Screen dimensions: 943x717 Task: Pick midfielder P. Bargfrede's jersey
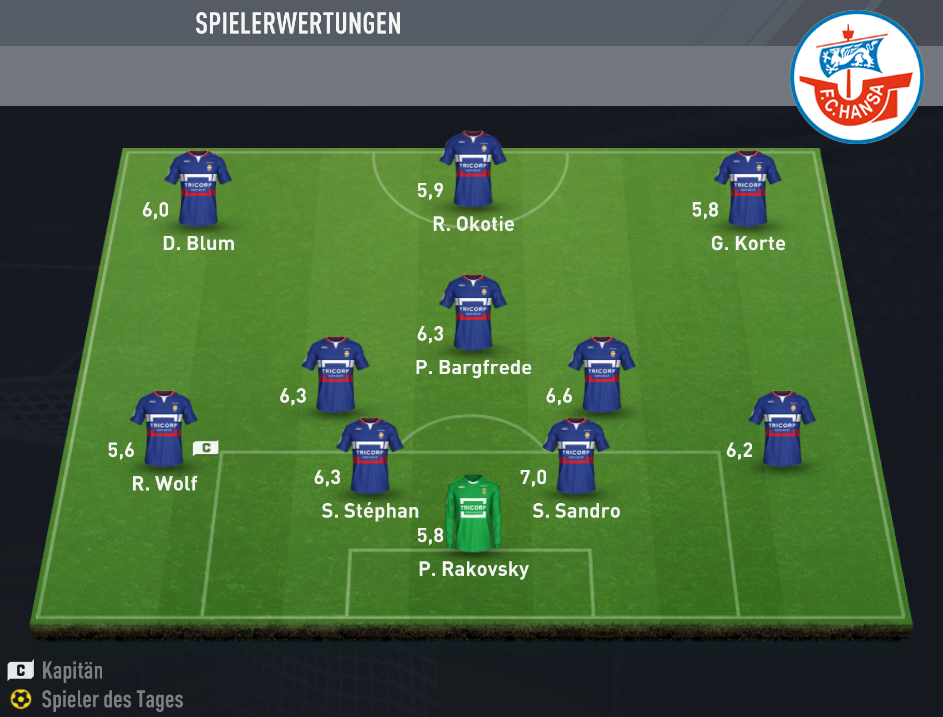coord(473,312)
